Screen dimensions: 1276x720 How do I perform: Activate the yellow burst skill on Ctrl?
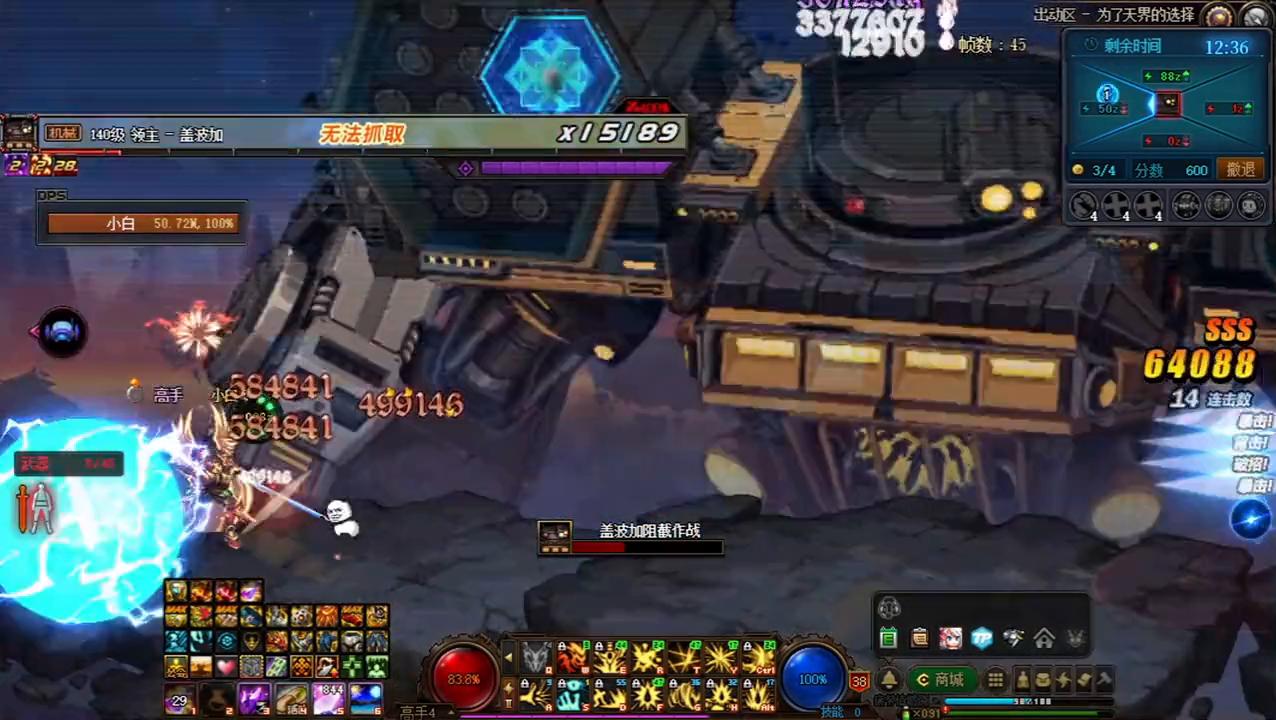pyautogui.click(x=759, y=658)
